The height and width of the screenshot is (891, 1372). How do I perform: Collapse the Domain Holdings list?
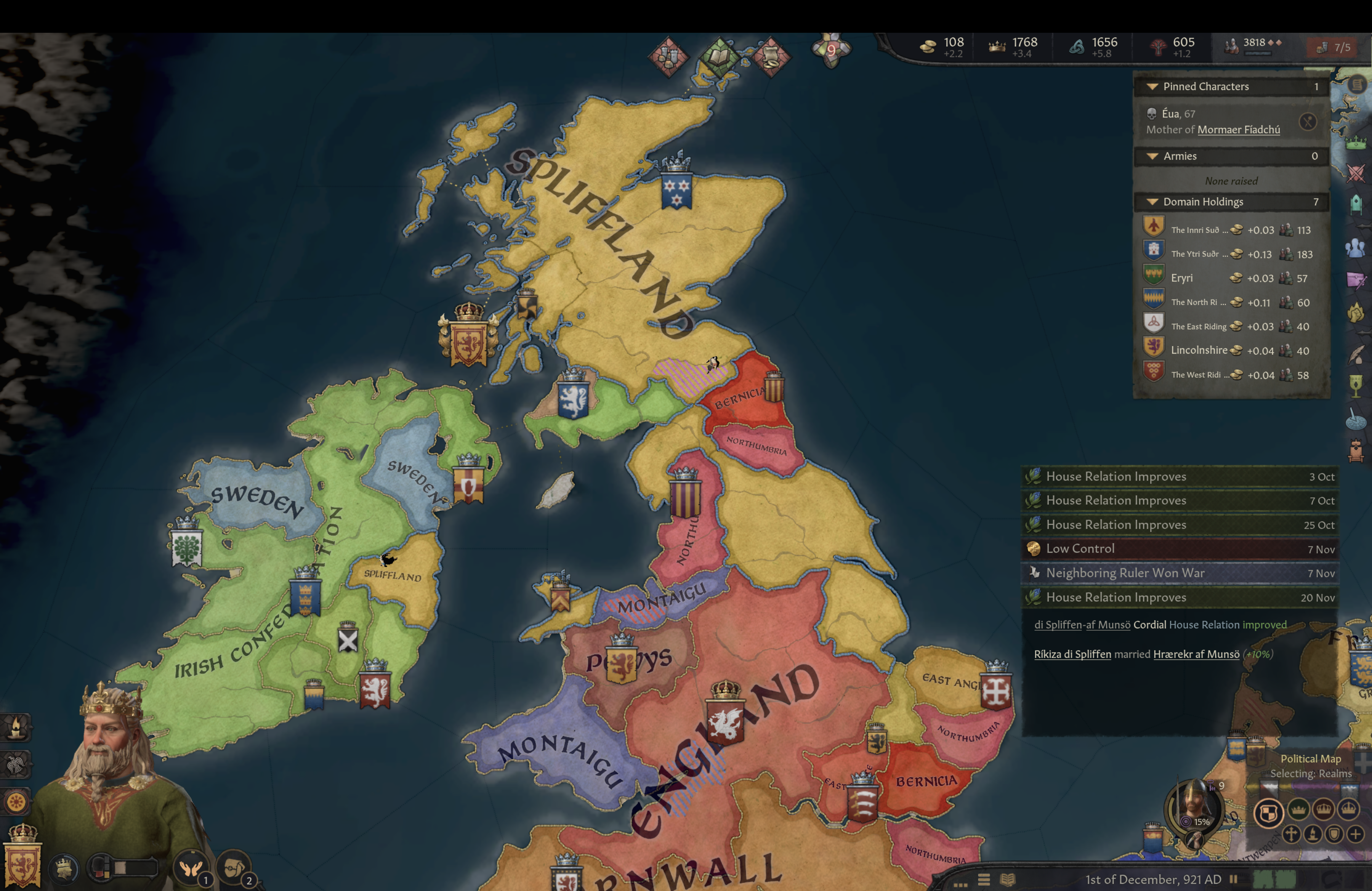(1152, 202)
